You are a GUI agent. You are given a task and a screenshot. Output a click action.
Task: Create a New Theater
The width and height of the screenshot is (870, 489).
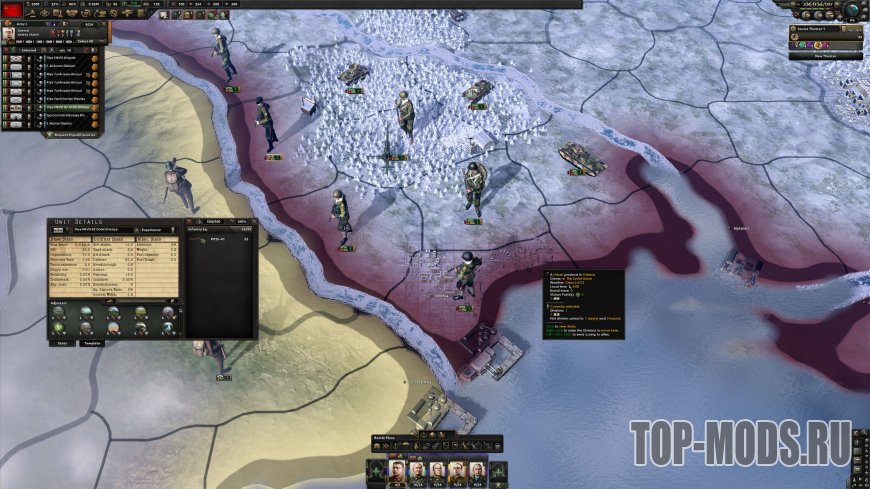point(824,56)
